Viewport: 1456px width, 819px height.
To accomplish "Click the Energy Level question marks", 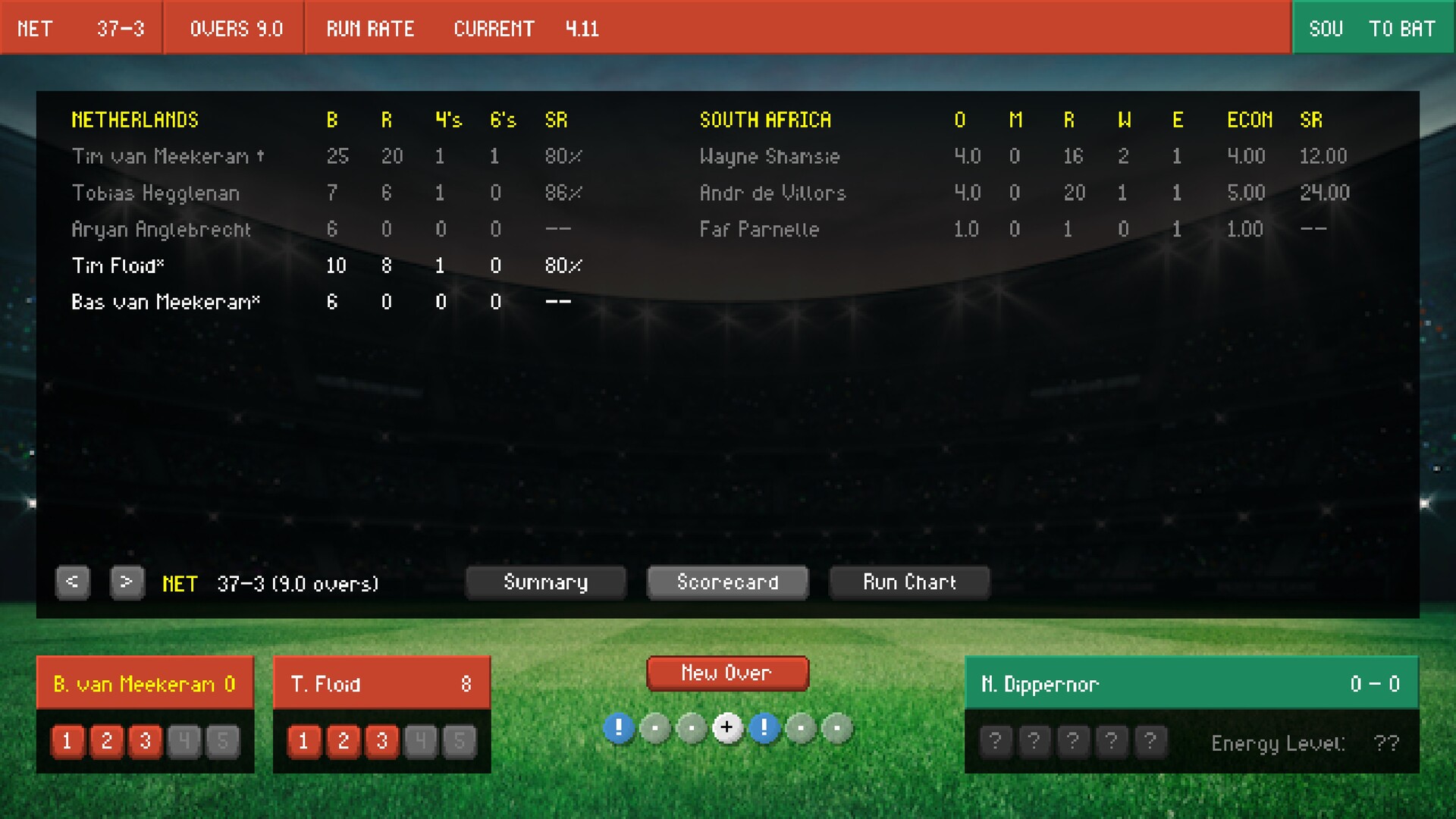I will tap(1389, 742).
